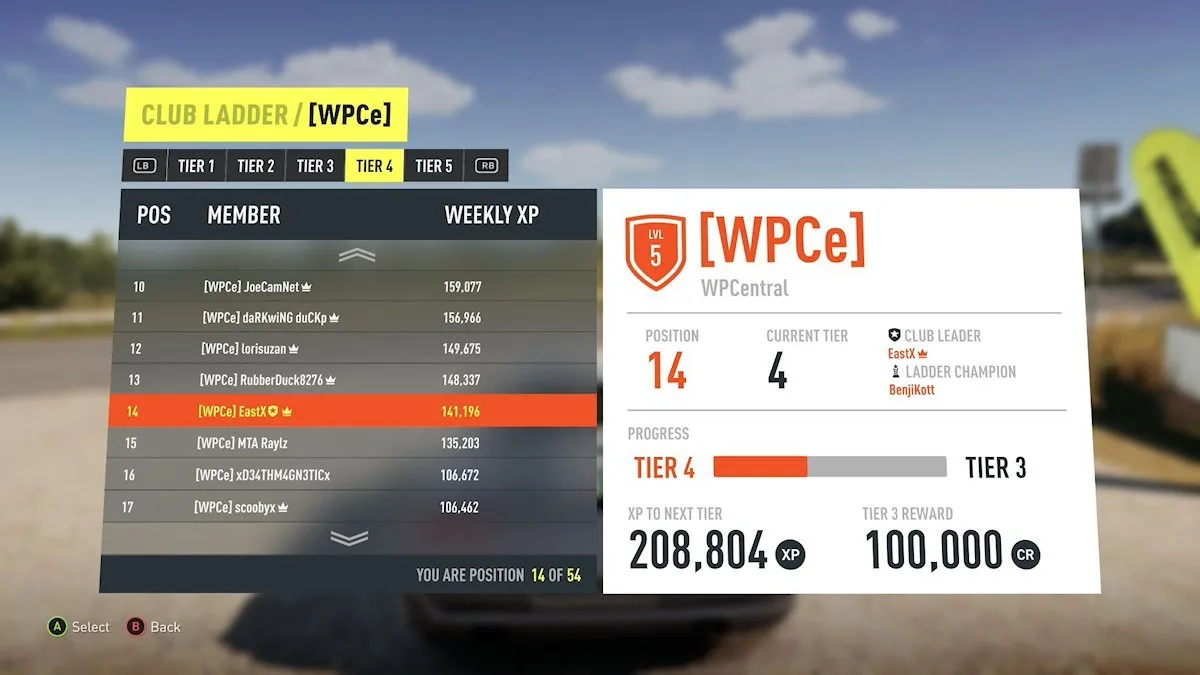Screen dimensions: 1200x675
Task: Open the Tier 2 ladder tab
Action: 256,166
